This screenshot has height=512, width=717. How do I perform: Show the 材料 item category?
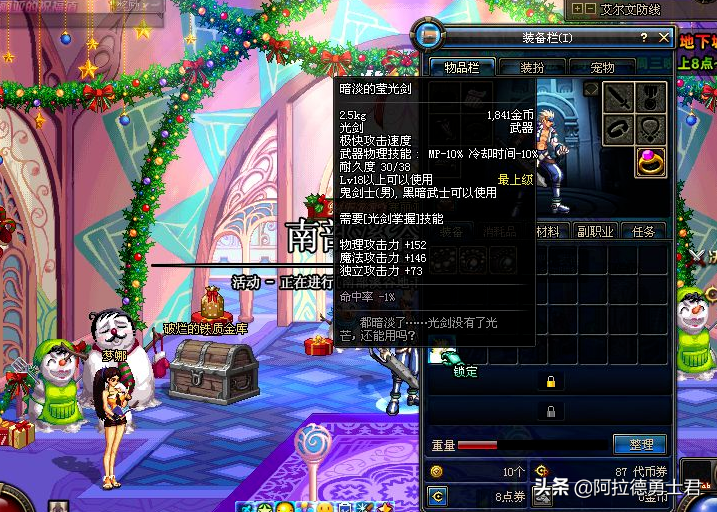pyautogui.click(x=547, y=231)
